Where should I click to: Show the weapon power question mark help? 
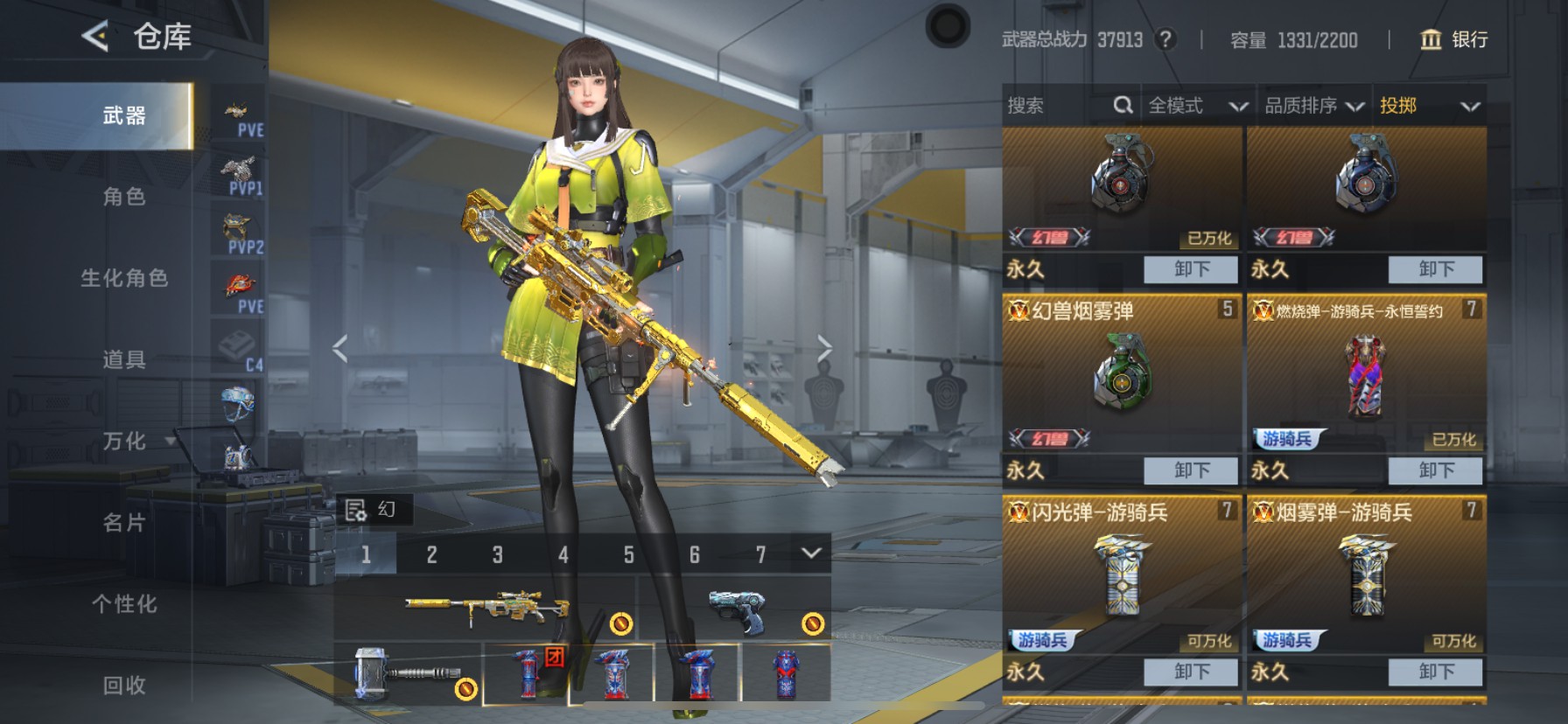1165,39
